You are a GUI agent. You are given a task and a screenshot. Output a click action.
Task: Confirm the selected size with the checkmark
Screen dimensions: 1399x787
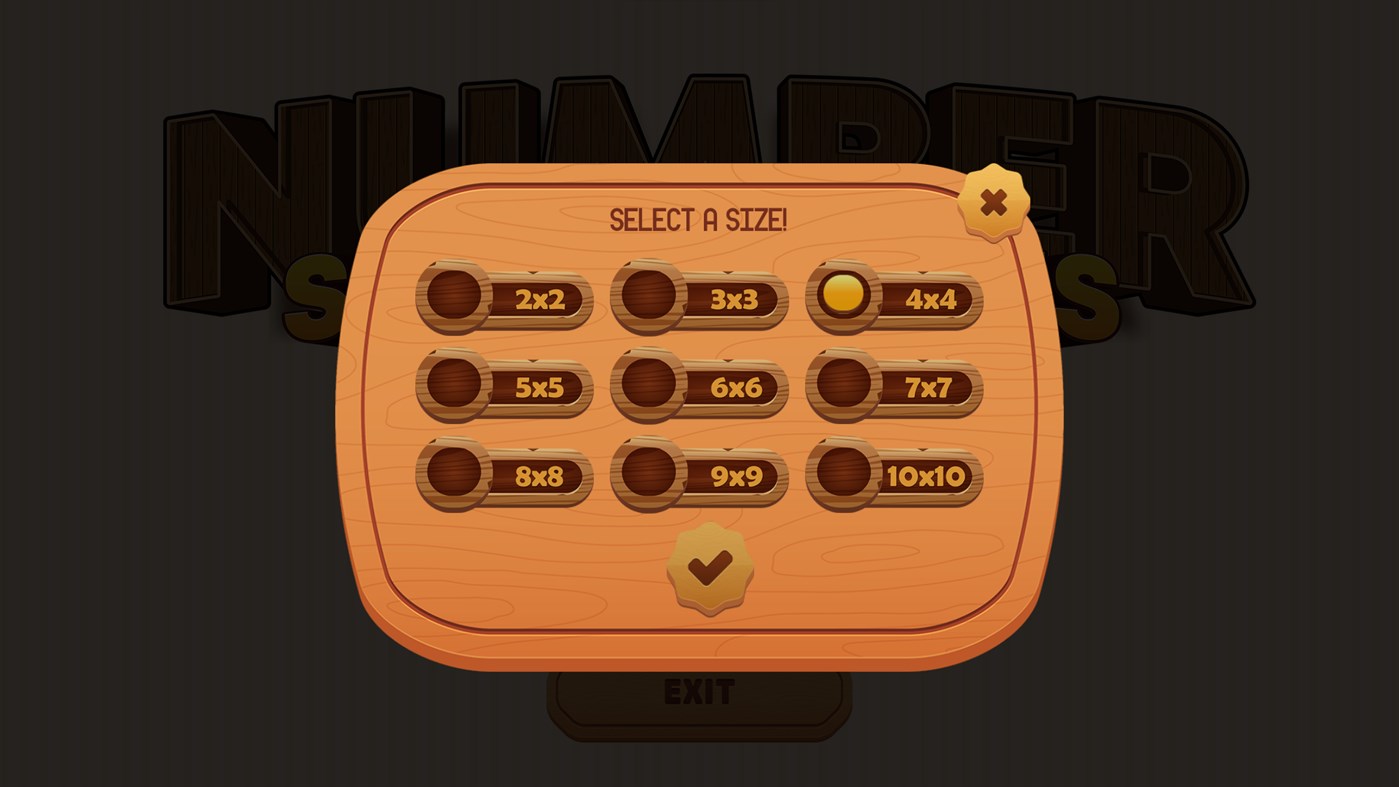pyautogui.click(x=712, y=570)
